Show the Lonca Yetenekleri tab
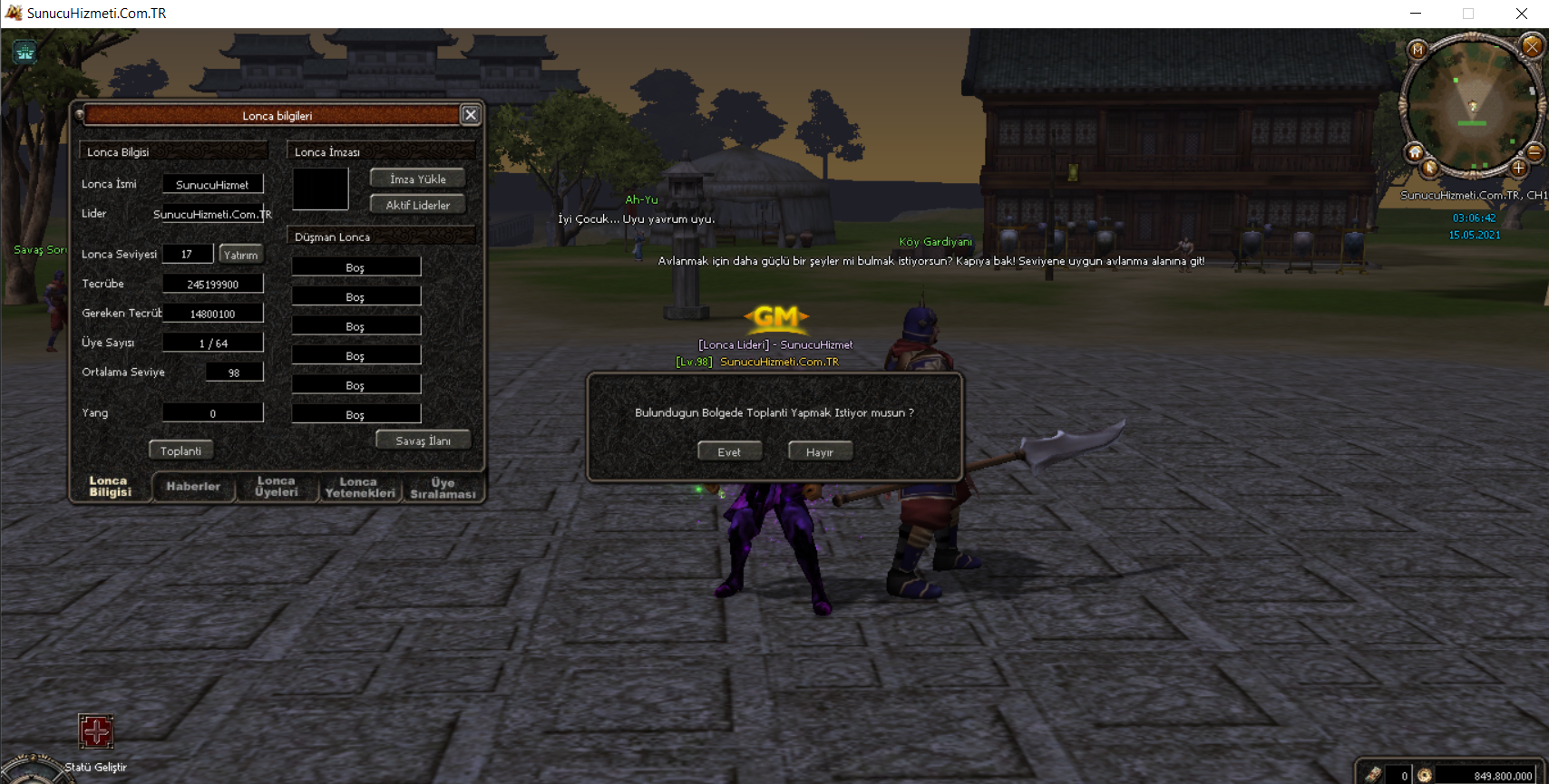Screen dimensions: 1549x784 click(360, 488)
